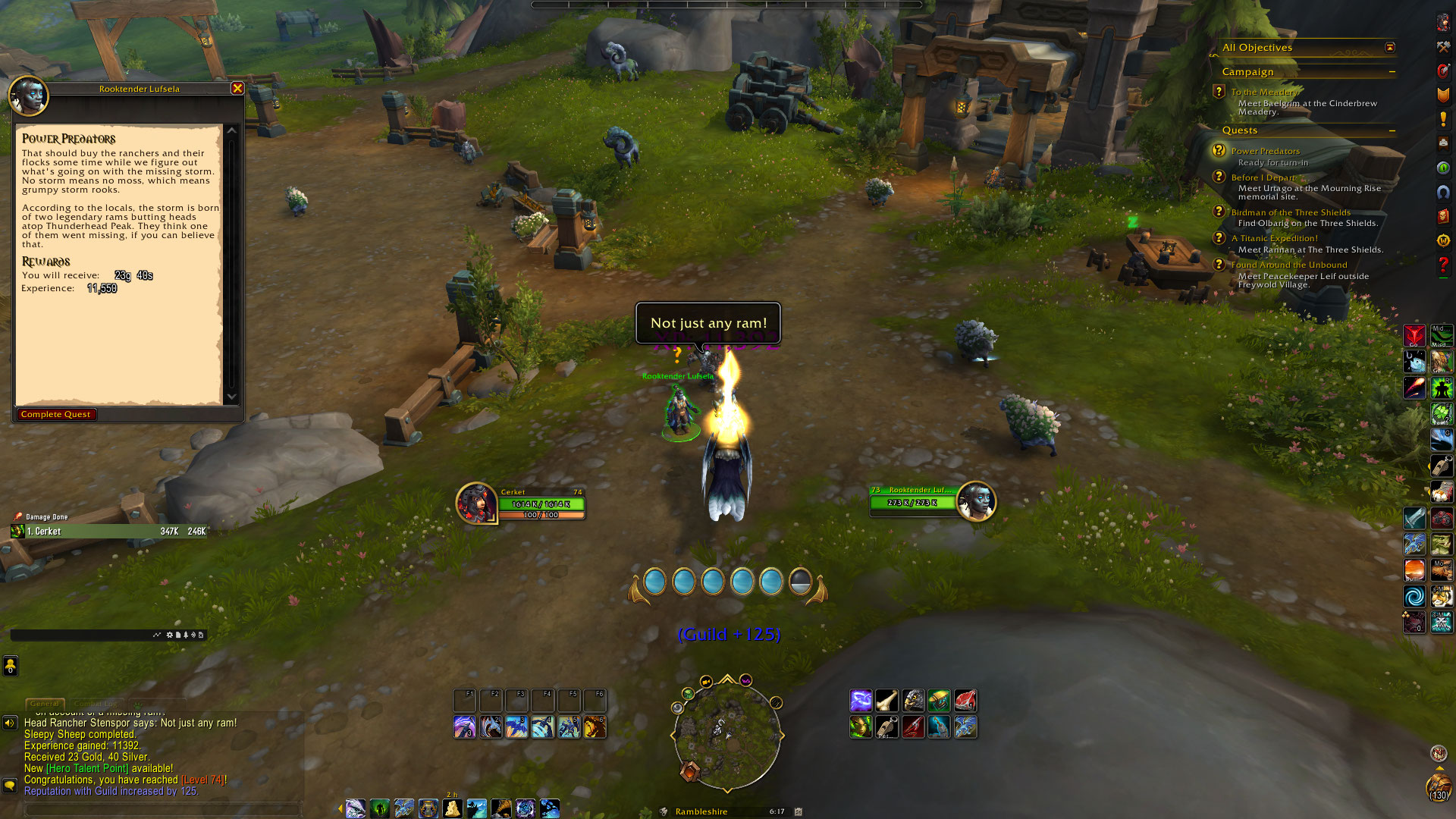Select Cerket's row in Damage Done meter
Screen dimensions: 1456x819
106,532
